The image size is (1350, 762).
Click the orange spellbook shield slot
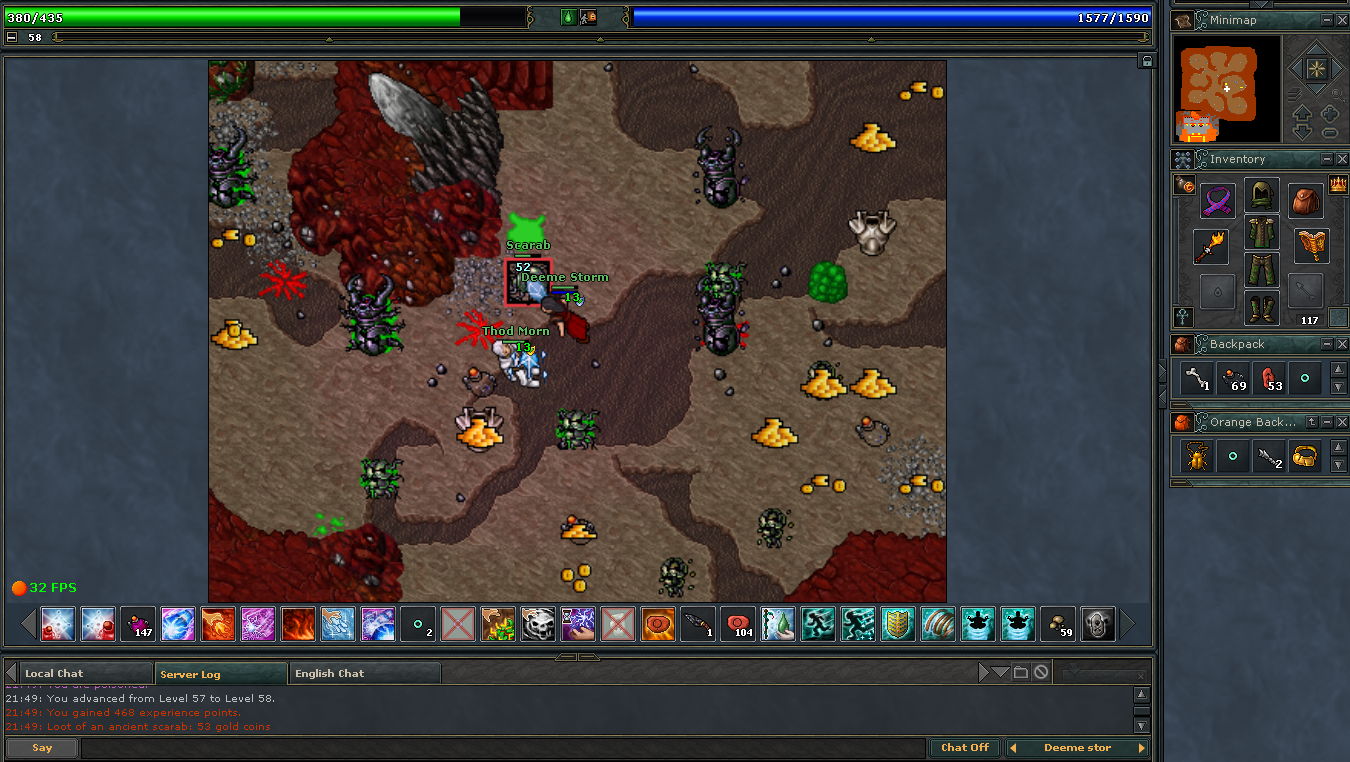pyautogui.click(x=1310, y=246)
